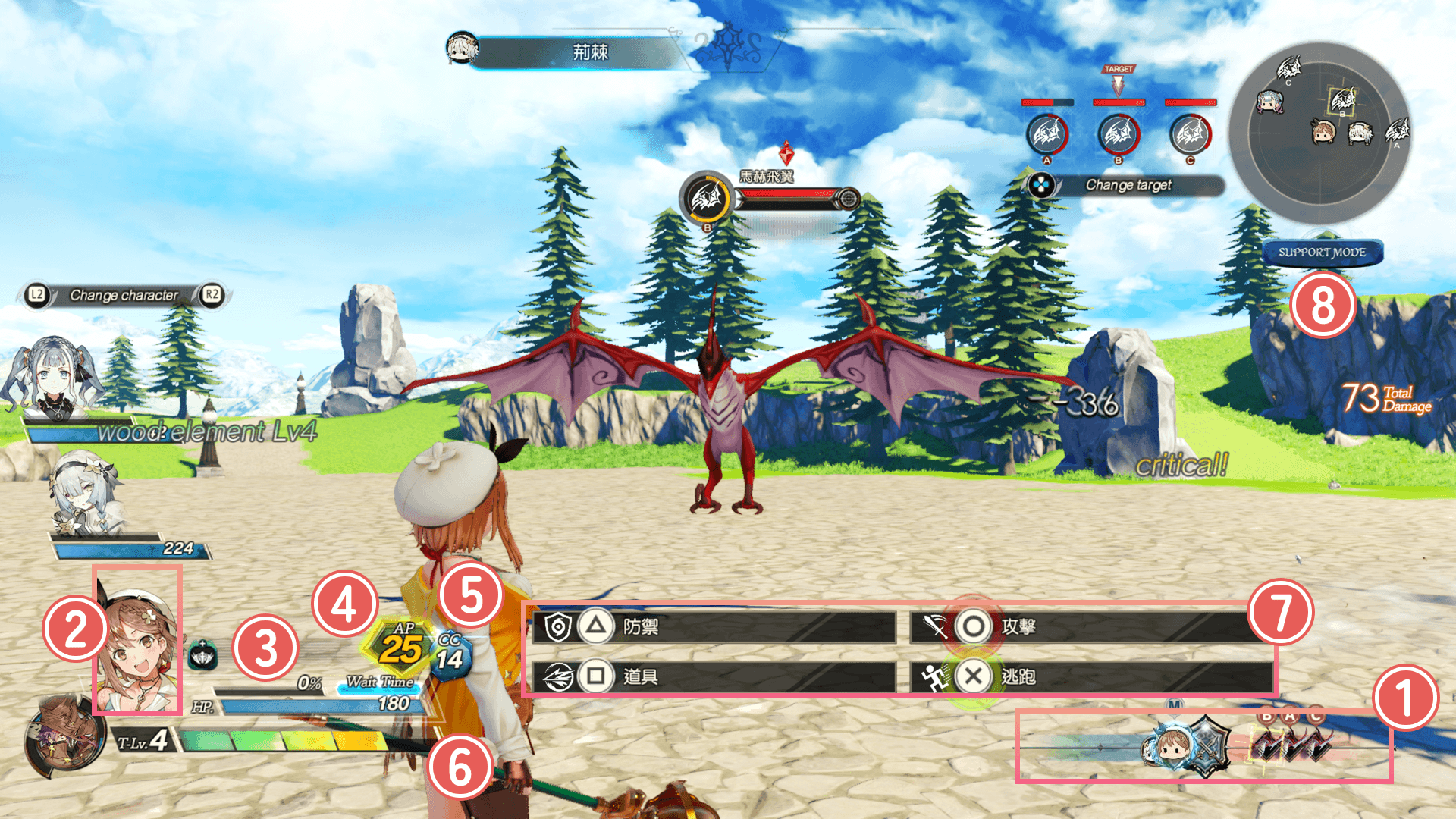Select the 防禦 (Defend) command
Screen dimensions: 1456x819
point(713,627)
